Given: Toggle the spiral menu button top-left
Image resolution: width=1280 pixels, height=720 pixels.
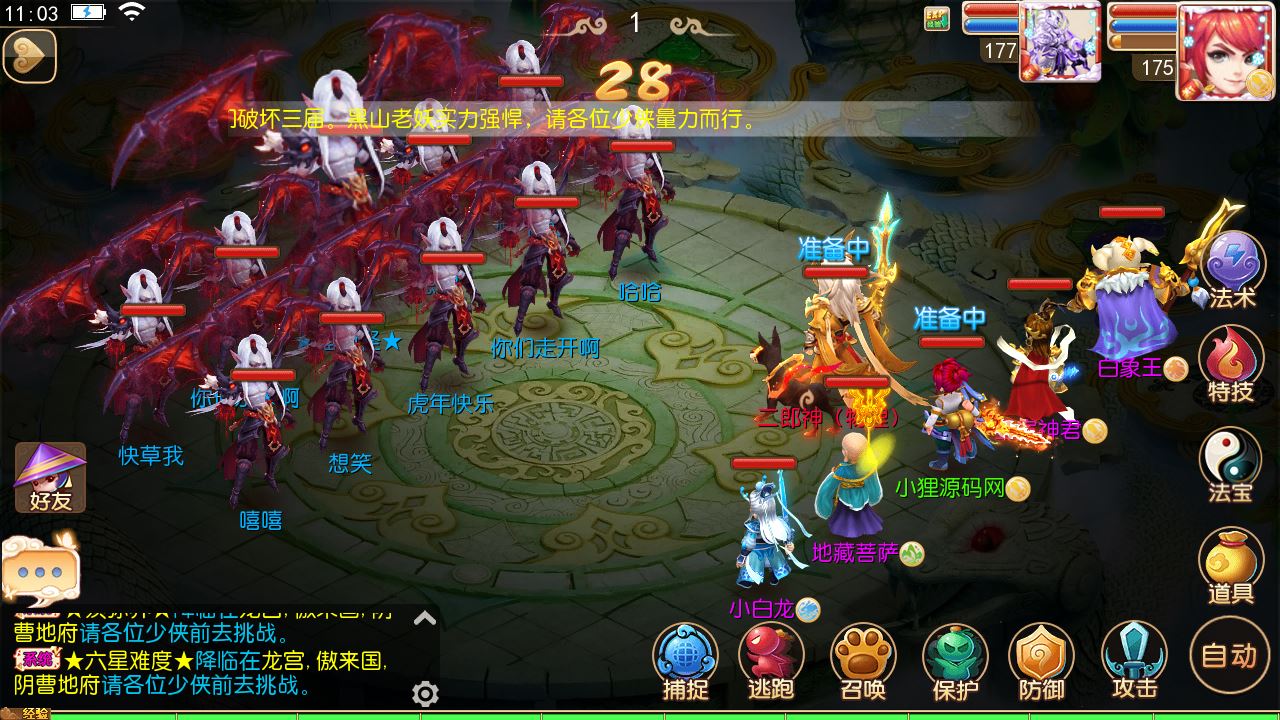Looking at the screenshot, I should click(x=30, y=57).
